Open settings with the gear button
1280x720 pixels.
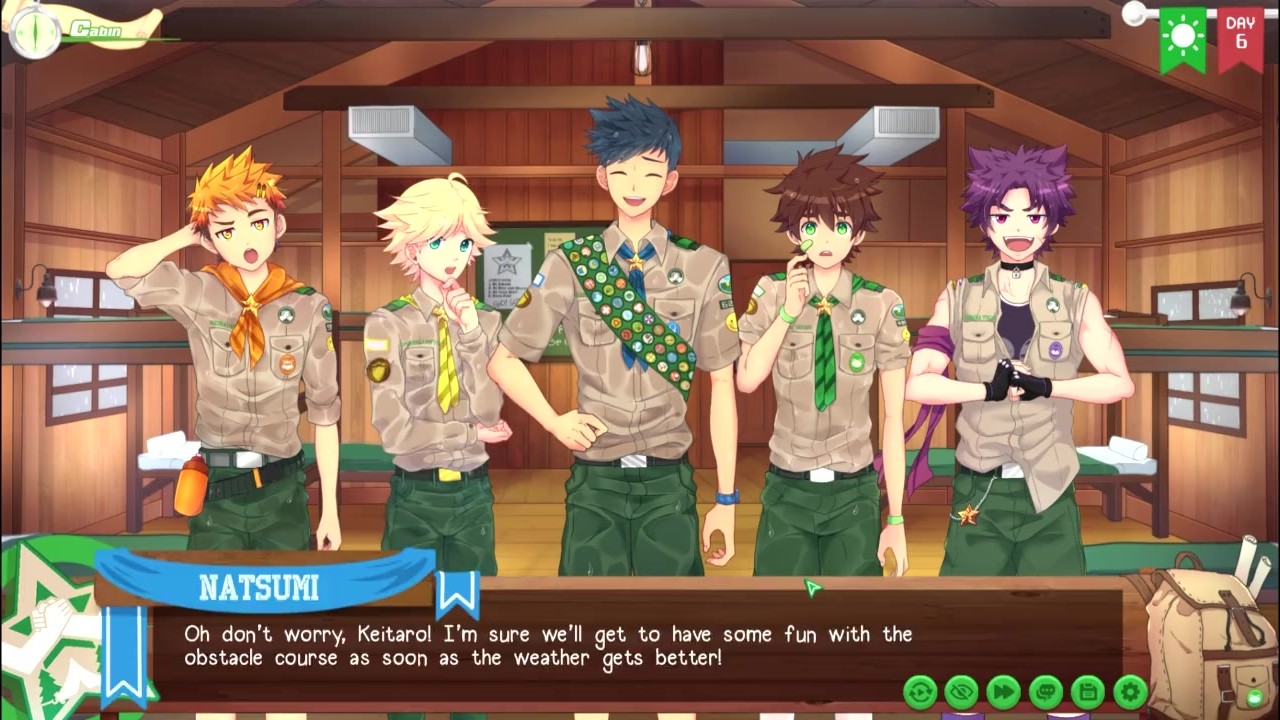1130,691
